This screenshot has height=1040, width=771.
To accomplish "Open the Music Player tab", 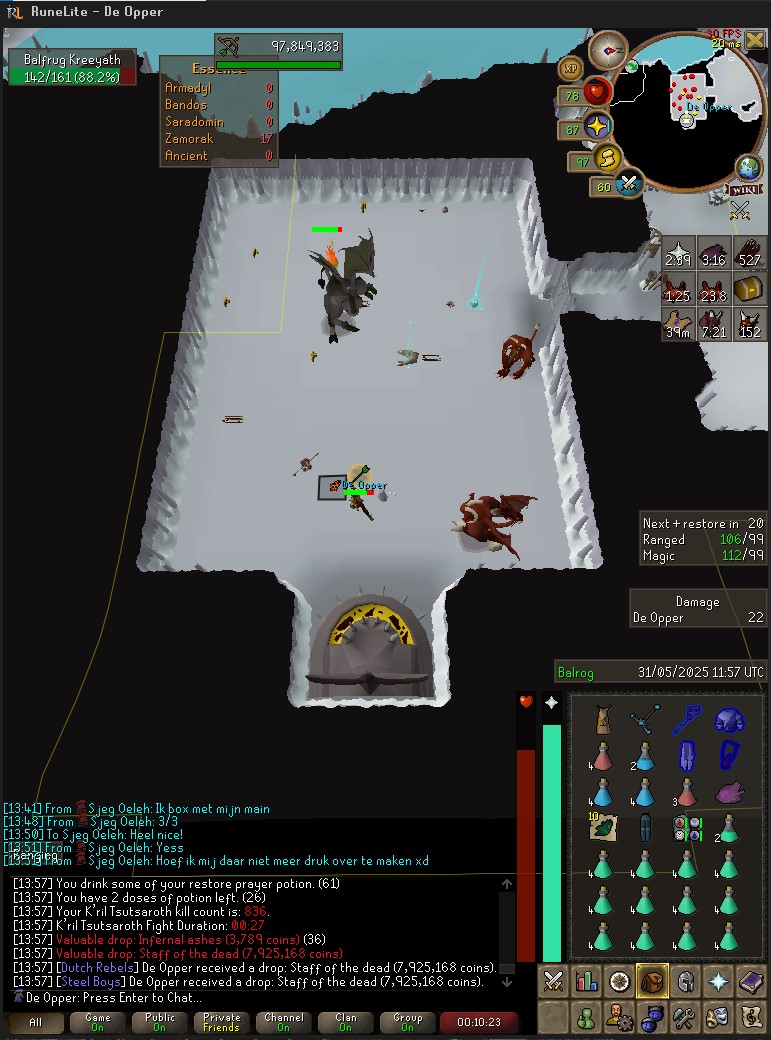I will tap(751, 1018).
